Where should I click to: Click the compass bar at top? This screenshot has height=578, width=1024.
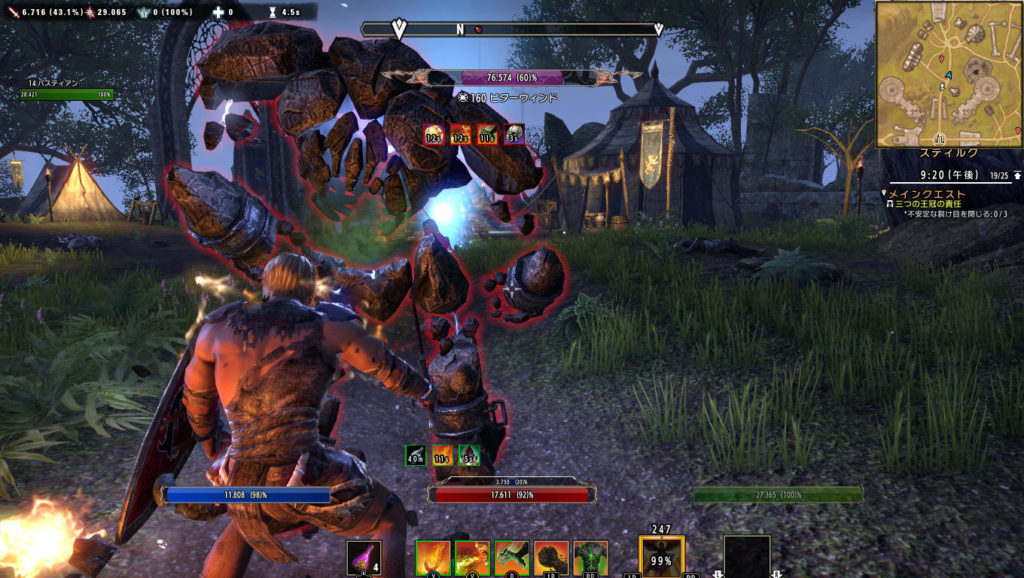click(527, 29)
